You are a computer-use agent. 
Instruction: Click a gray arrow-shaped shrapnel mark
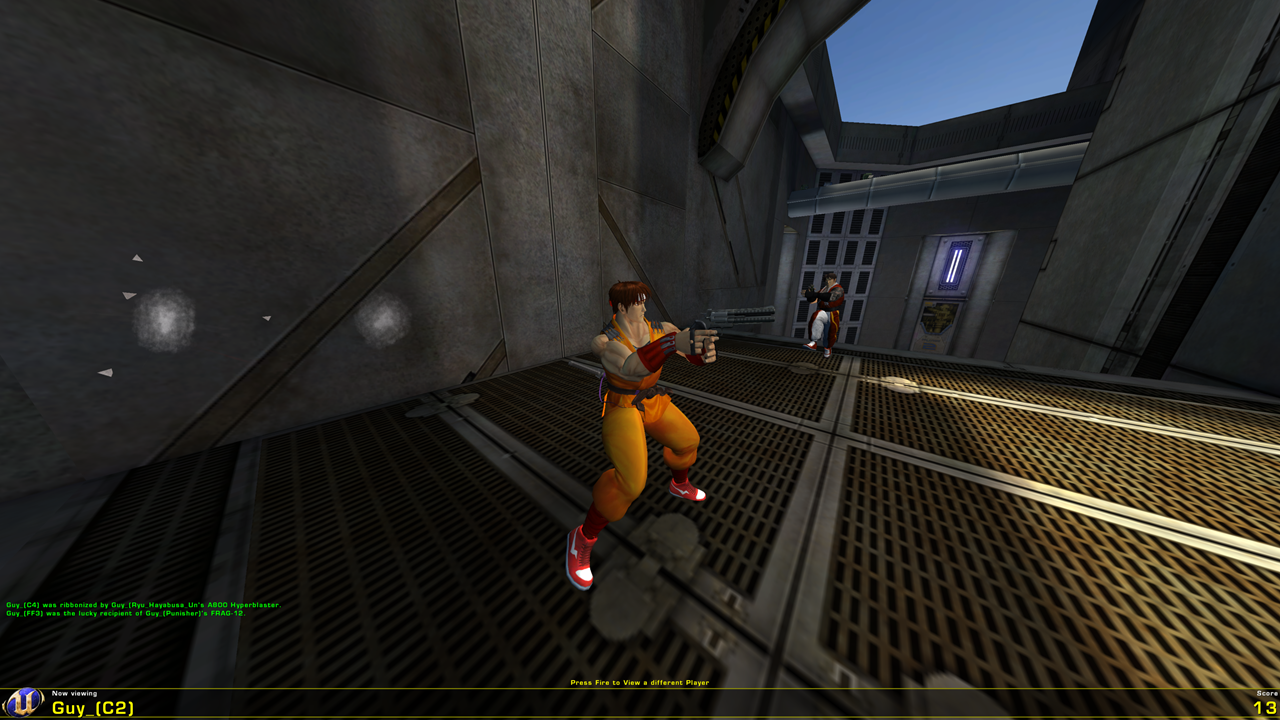pyautogui.click(x=128, y=295)
